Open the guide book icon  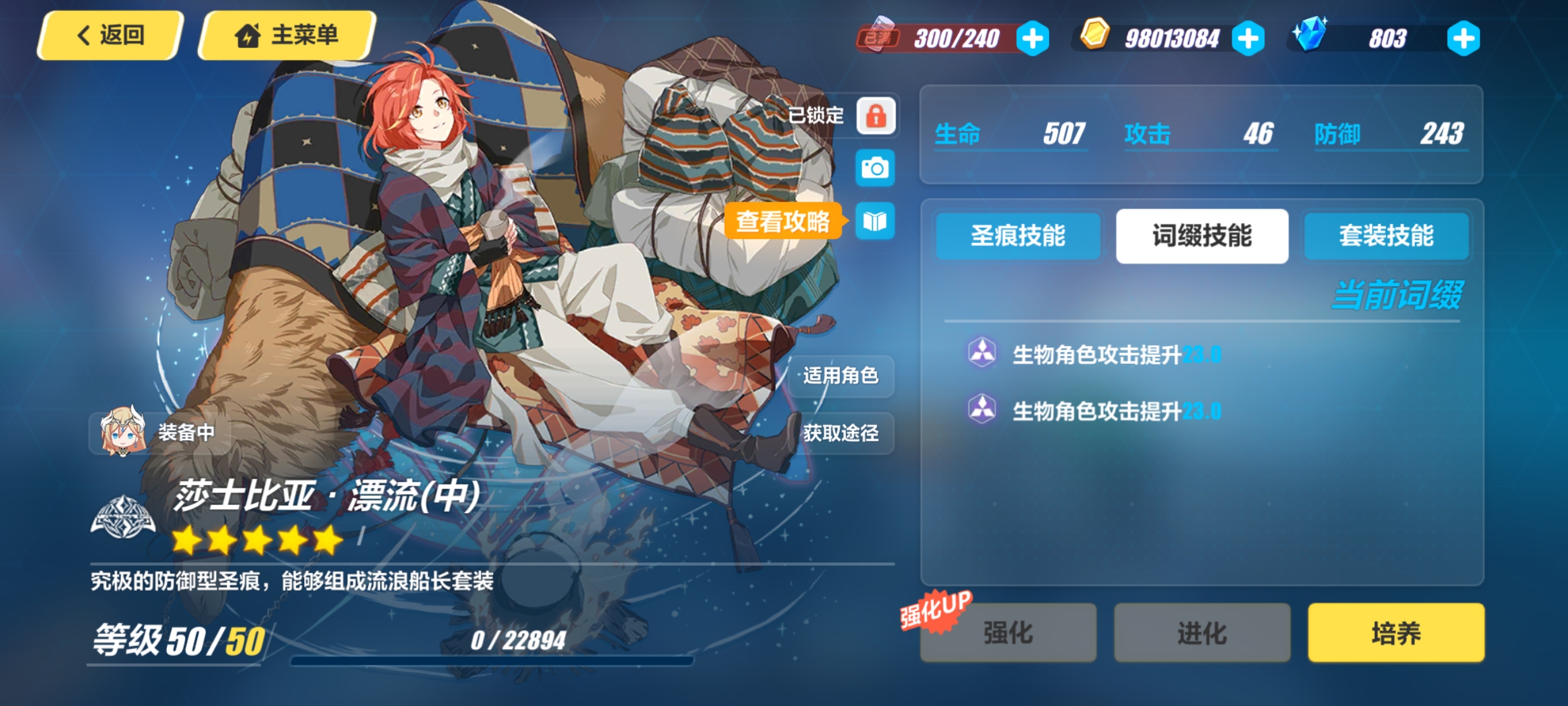click(875, 221)
